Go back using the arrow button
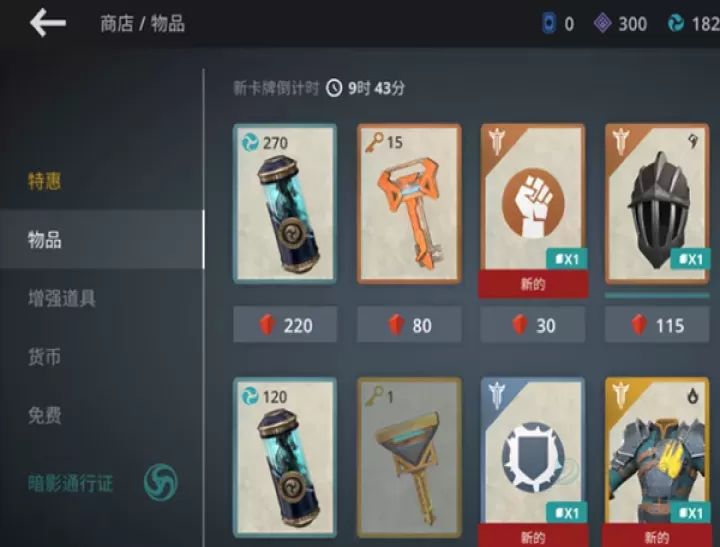Screen dimensions: 720x547 (x=47, y=23)
